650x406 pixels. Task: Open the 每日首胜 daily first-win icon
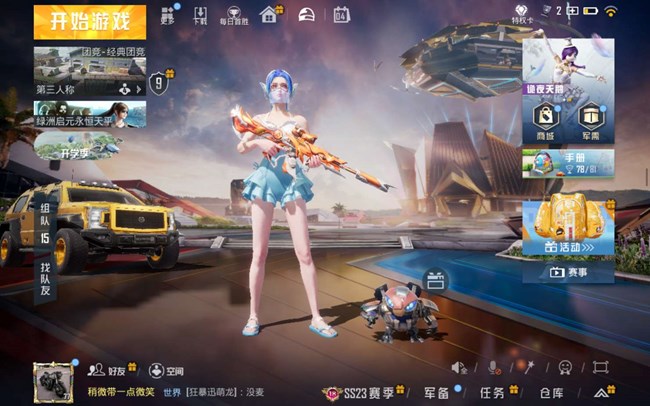click(x=231, y=15)
